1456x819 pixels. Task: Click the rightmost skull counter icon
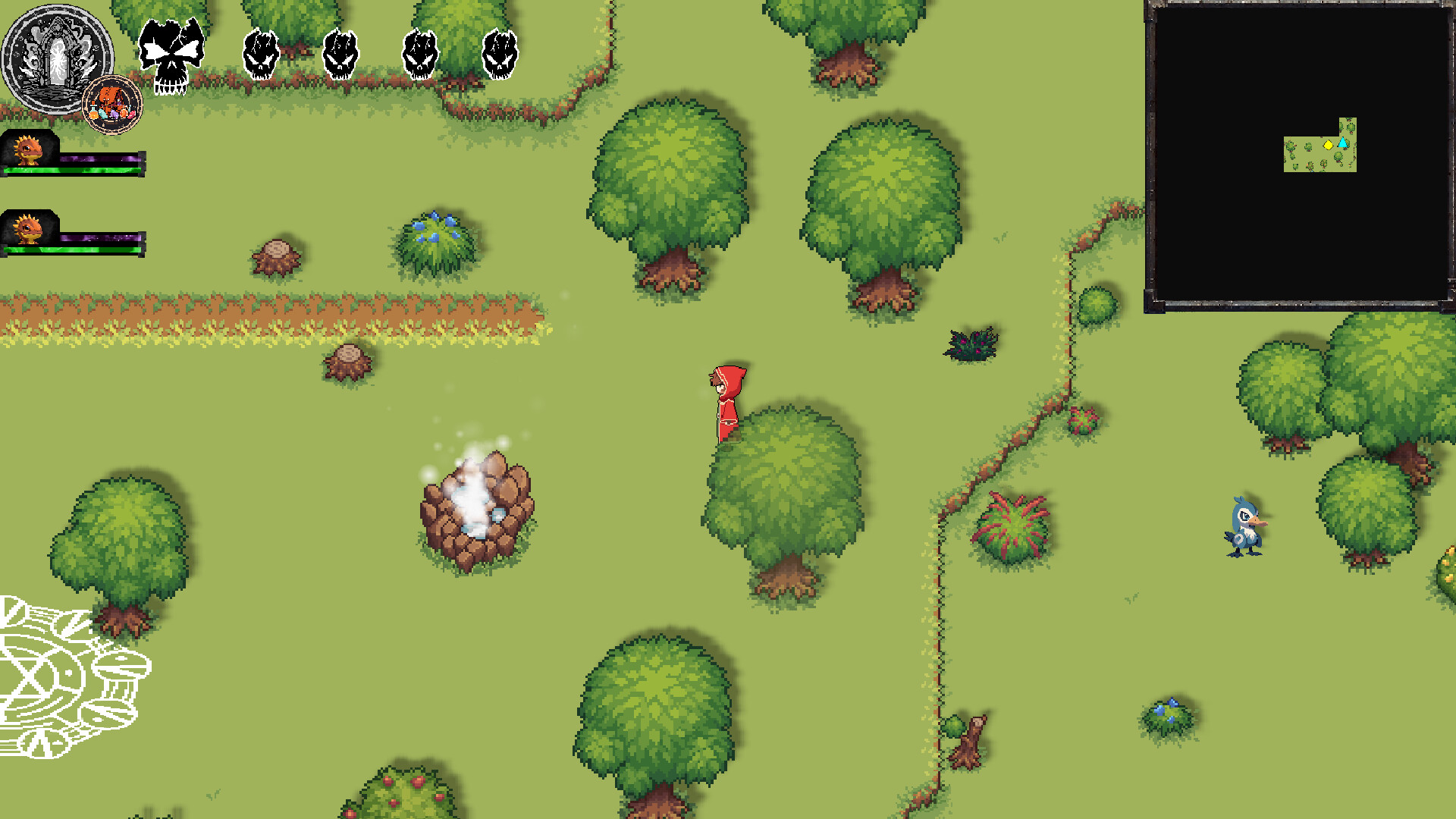coord(501,52)
